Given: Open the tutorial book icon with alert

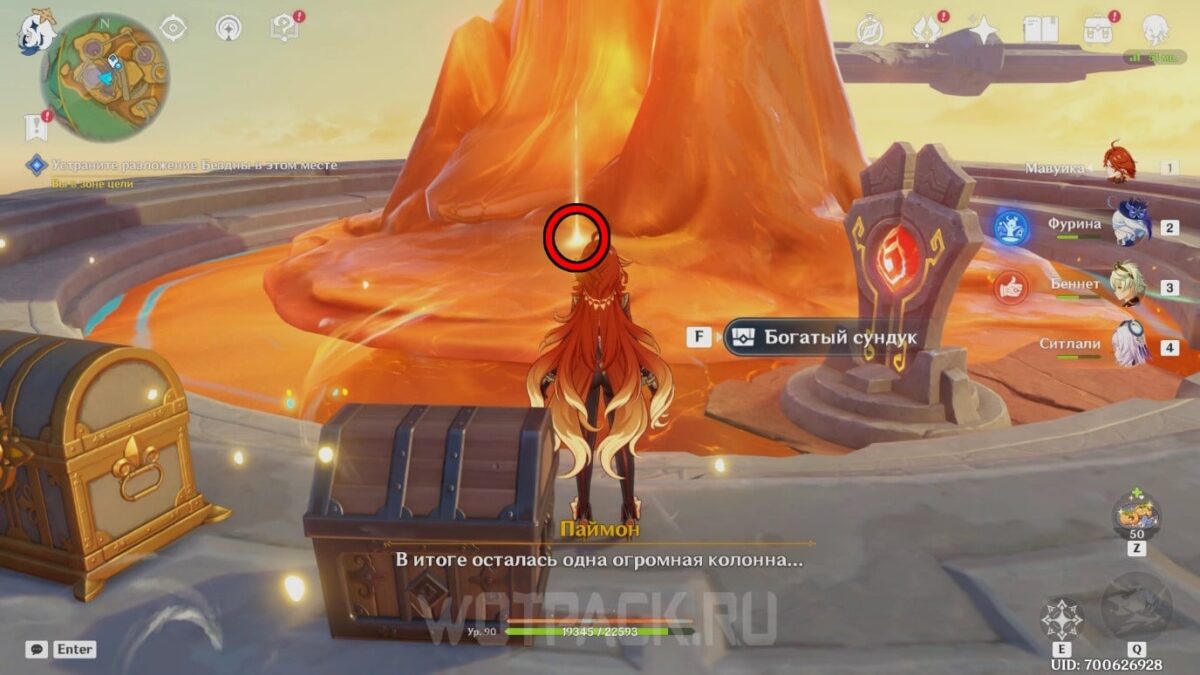Looking at the screenshot, I should pos(283,29).
